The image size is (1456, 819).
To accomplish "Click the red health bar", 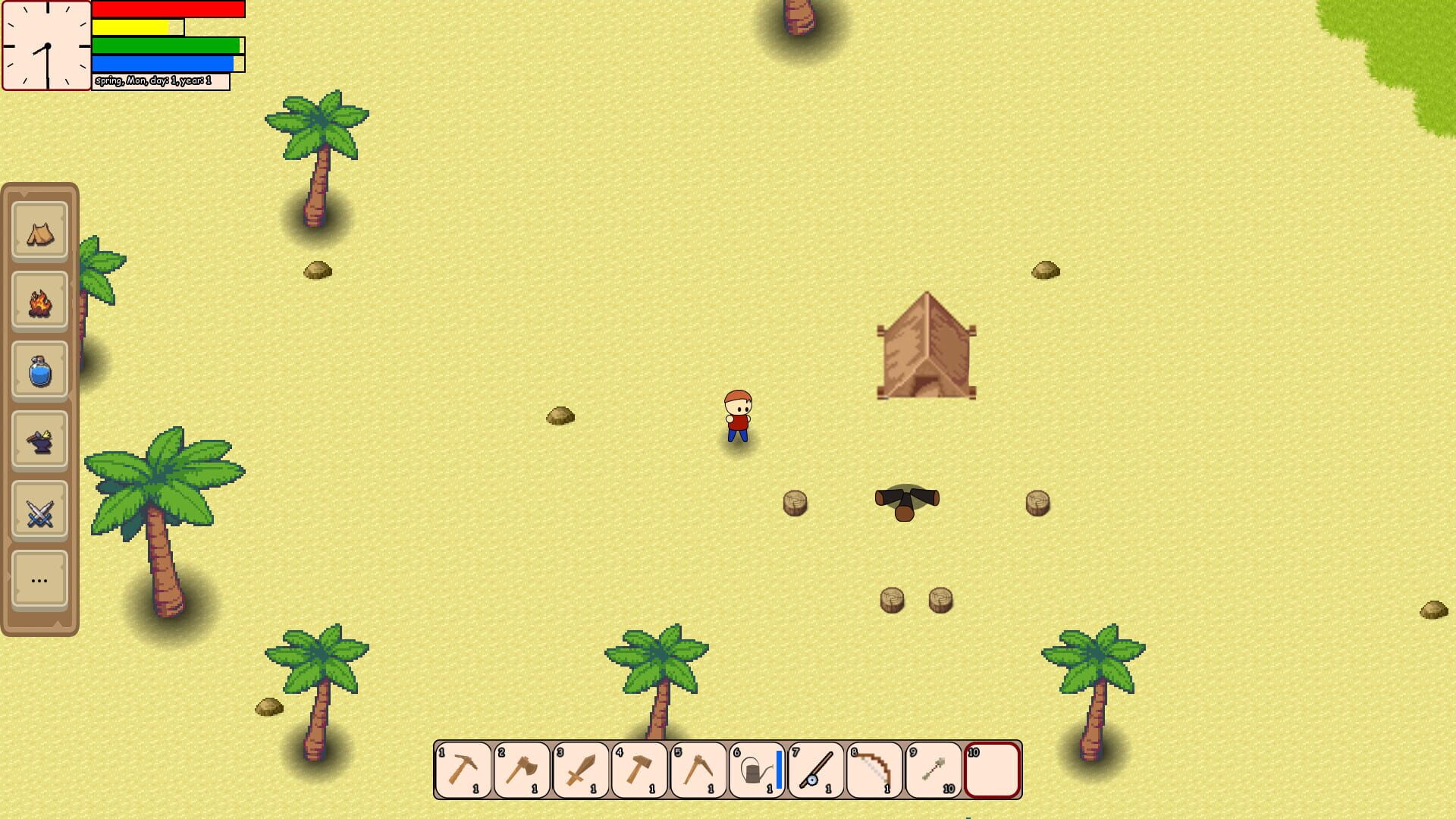I will click(167, 9).
